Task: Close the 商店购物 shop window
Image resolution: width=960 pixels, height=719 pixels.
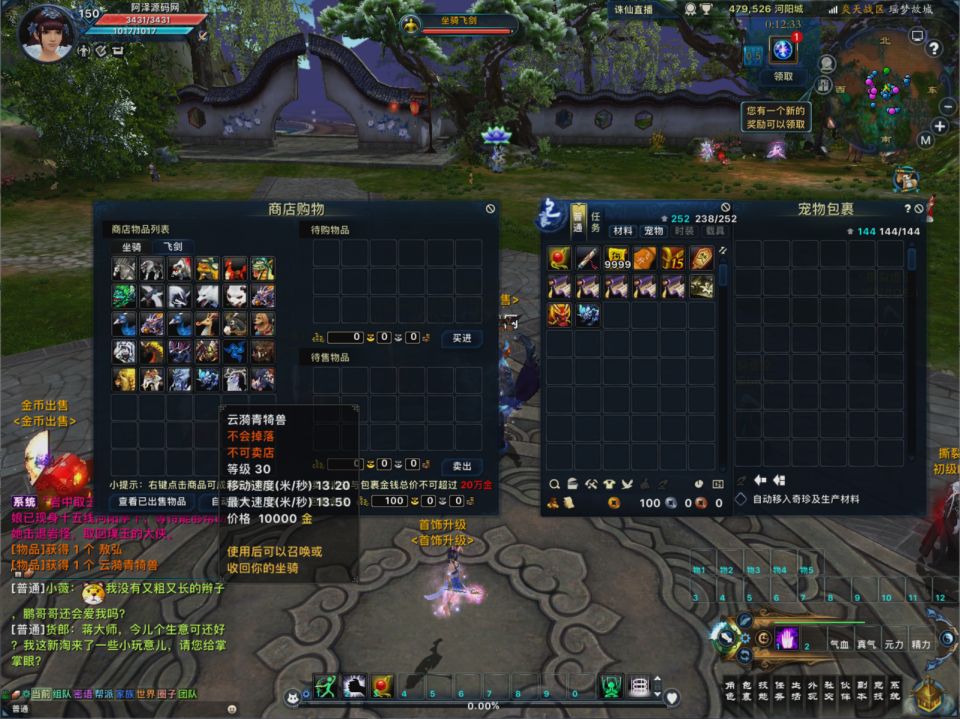Action: pyautogui.click(x=490, y=209)
